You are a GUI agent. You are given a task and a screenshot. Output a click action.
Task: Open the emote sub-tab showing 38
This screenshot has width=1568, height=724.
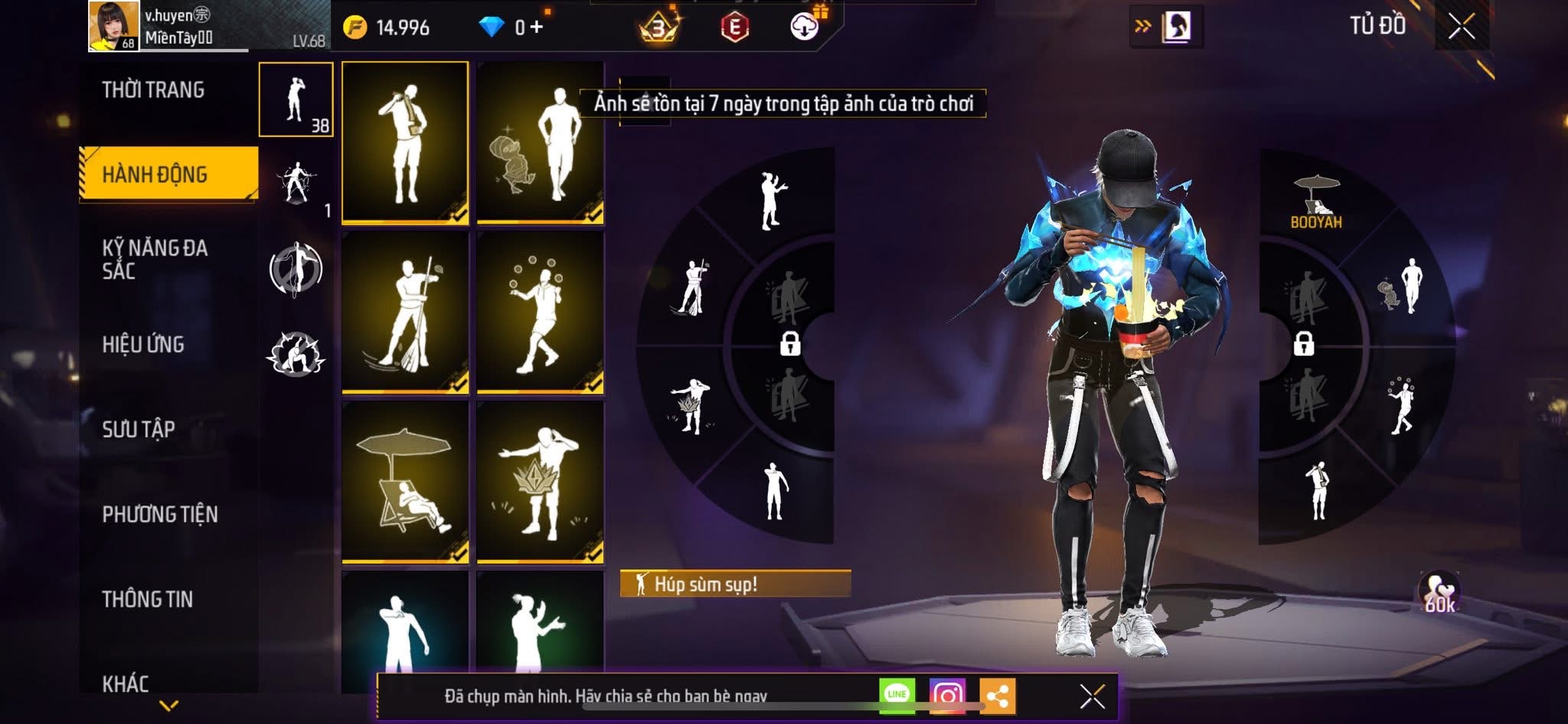coord(296,100)
